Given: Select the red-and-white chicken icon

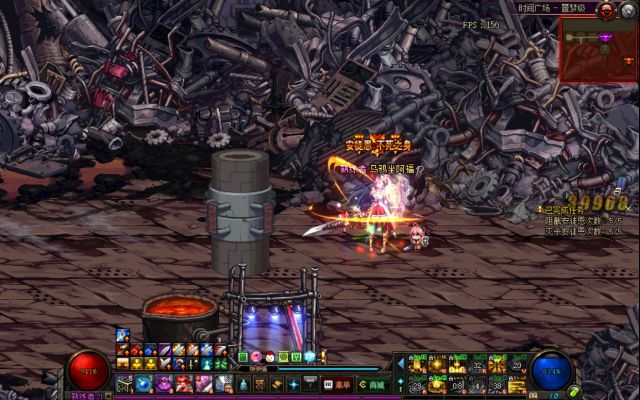Looking at the screenshot, I should (x=269, y=357).
